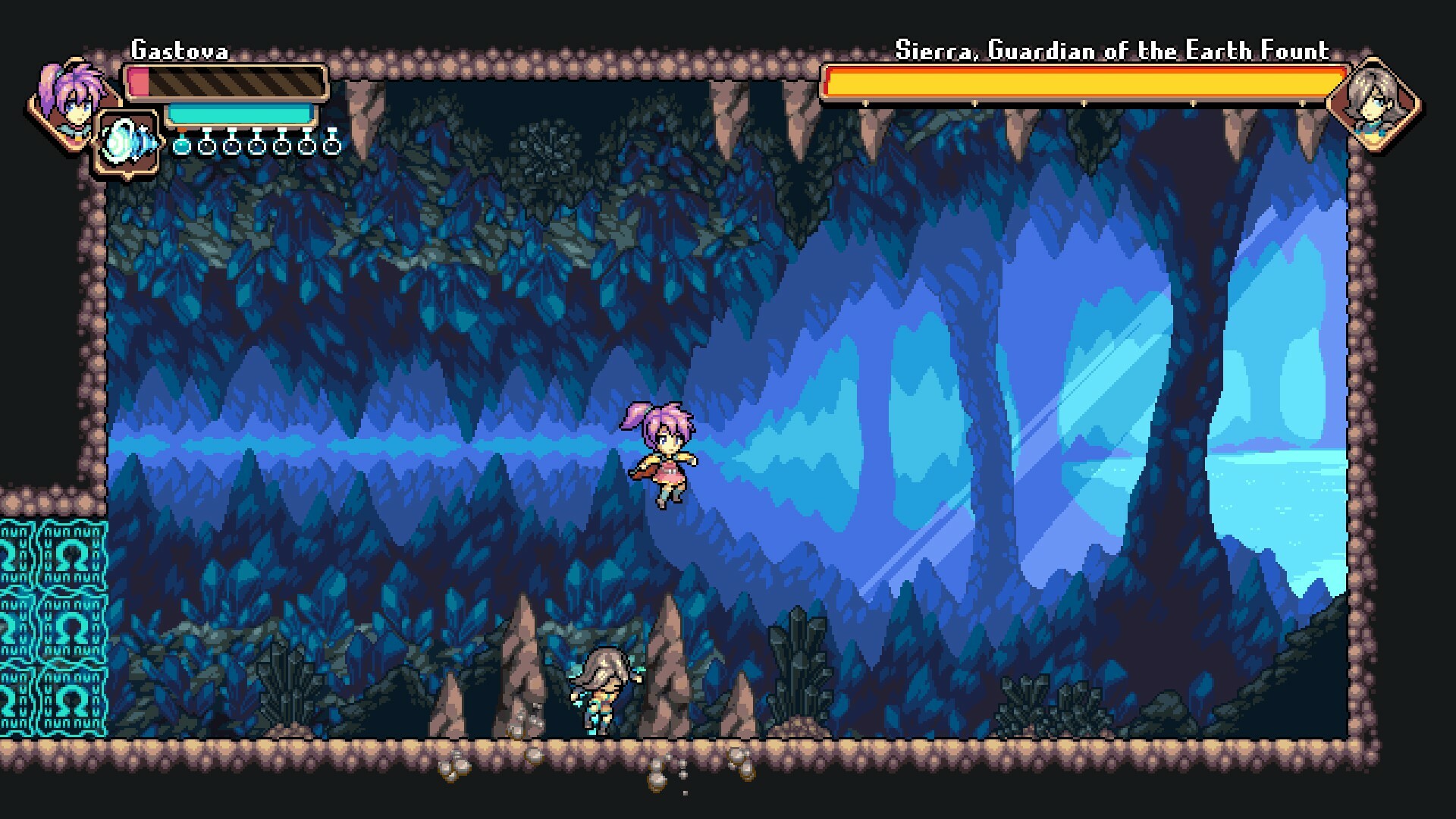Click the last empty potion flask
The width and height of the screenshot is (1456, 819).
[x=332, y=146]
